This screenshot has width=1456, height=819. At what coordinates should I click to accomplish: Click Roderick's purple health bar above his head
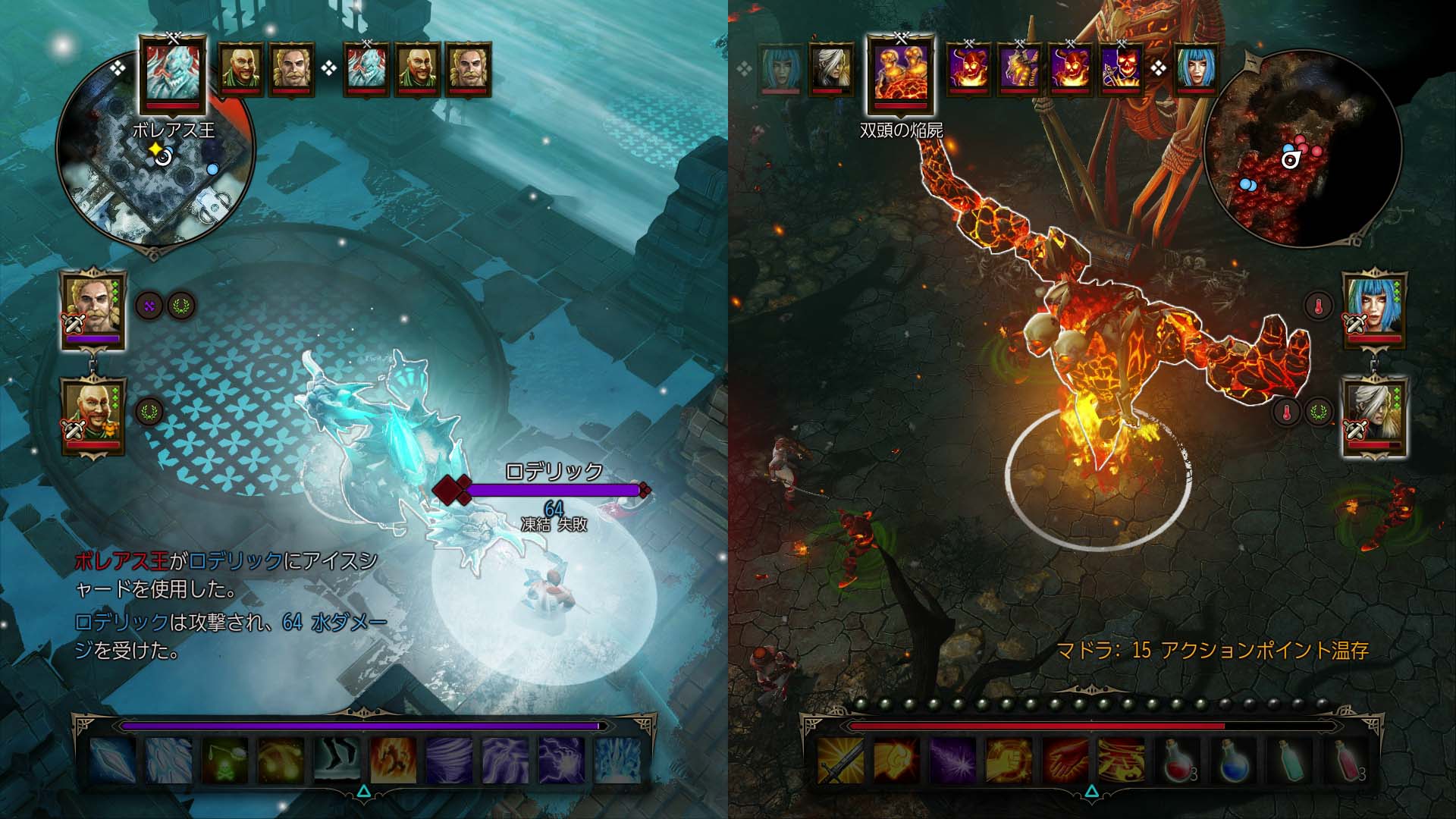pyautogui.click(x=554, y=490)
